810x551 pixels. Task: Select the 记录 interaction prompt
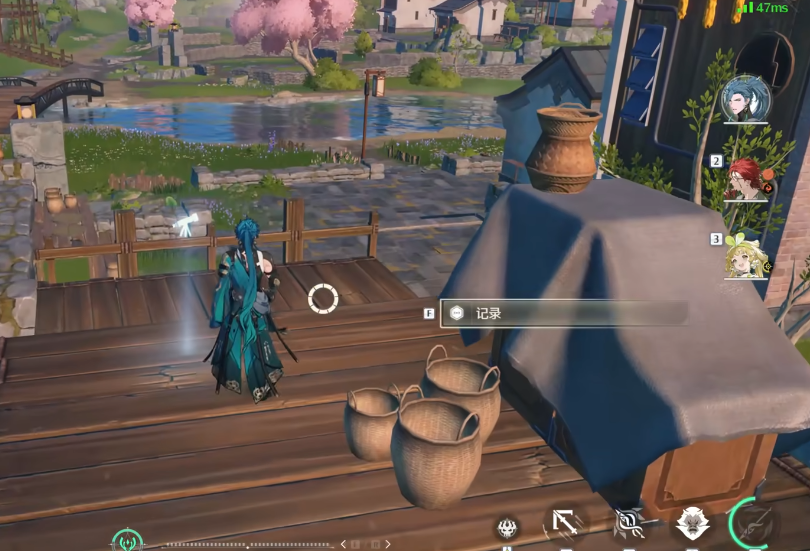tap(563, 313)
